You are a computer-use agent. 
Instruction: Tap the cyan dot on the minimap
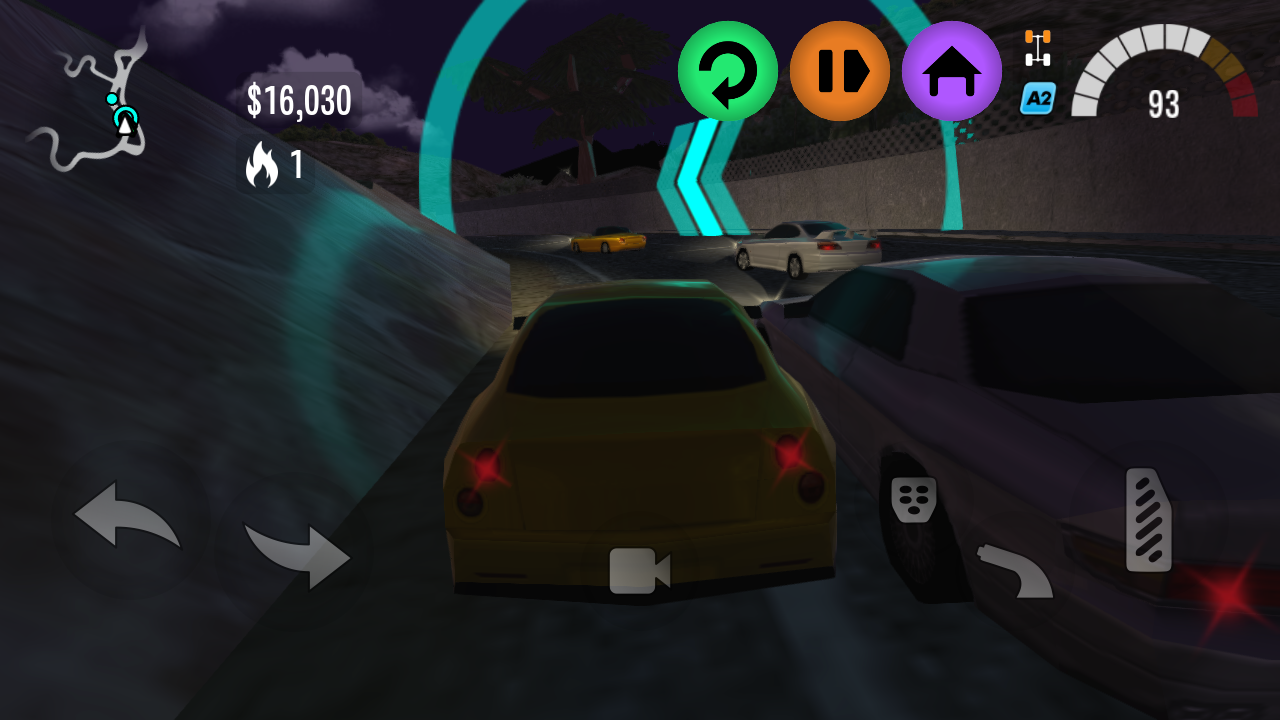112,99
